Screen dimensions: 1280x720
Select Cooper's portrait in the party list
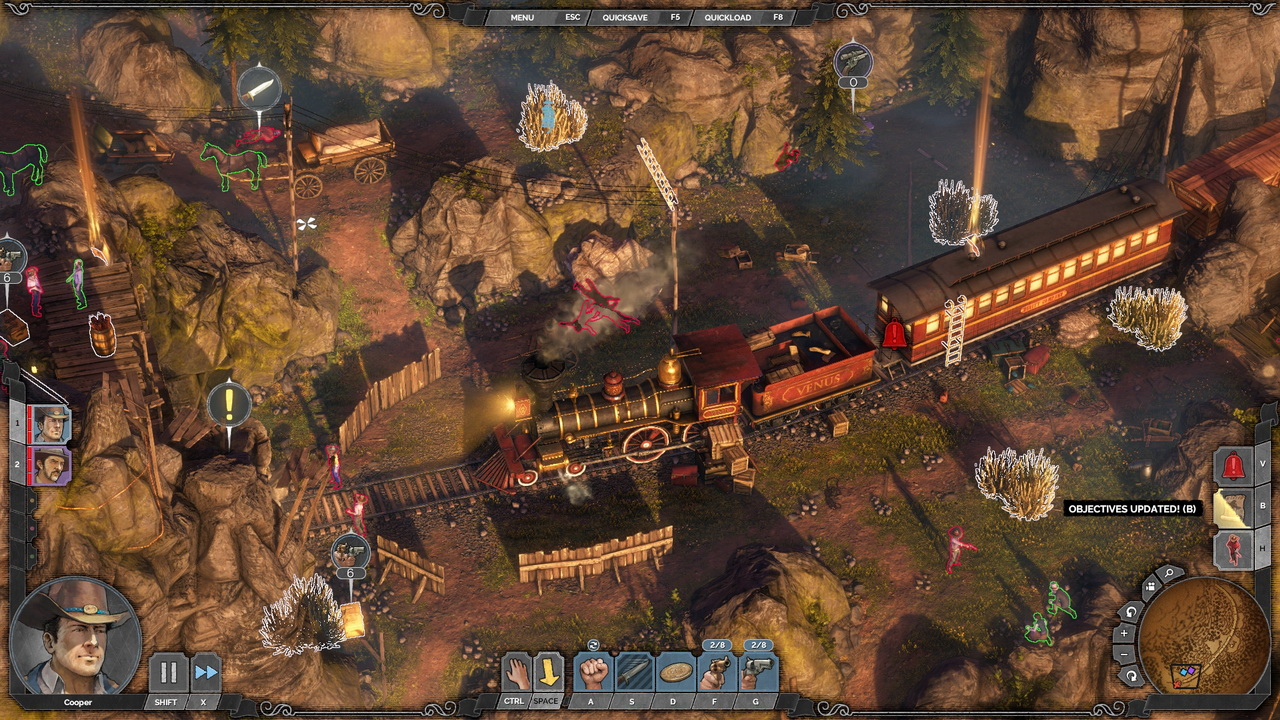pyautogui.click(x=50, y=424)
